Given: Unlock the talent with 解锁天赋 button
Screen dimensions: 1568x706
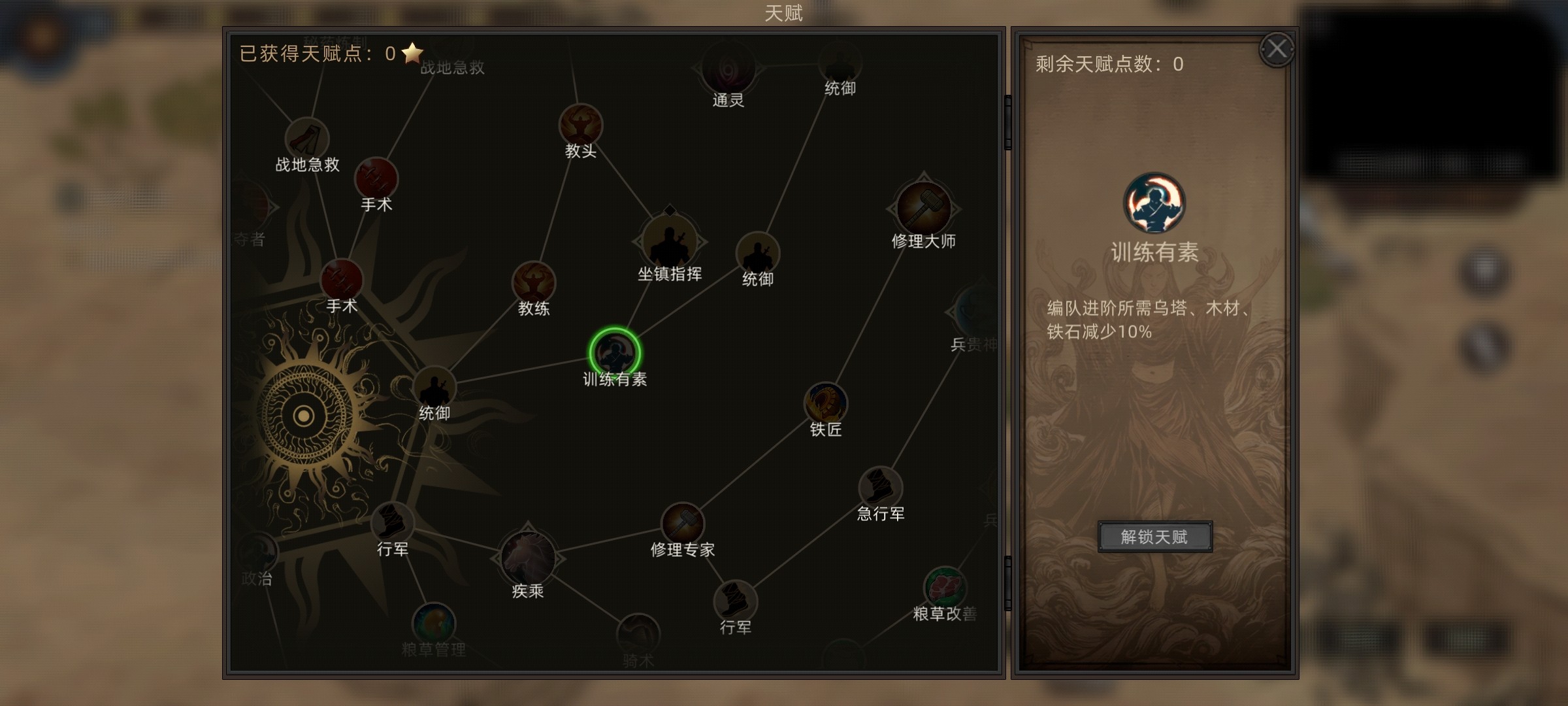Looking at the screenshot, I should (1154, 537).
